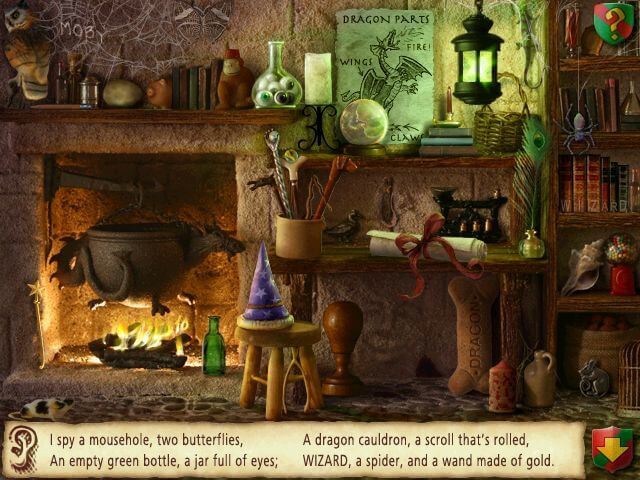Open help with the question mark shield
Image resolution: width=640 pixels, height=480 pixels.
point(613,21)
